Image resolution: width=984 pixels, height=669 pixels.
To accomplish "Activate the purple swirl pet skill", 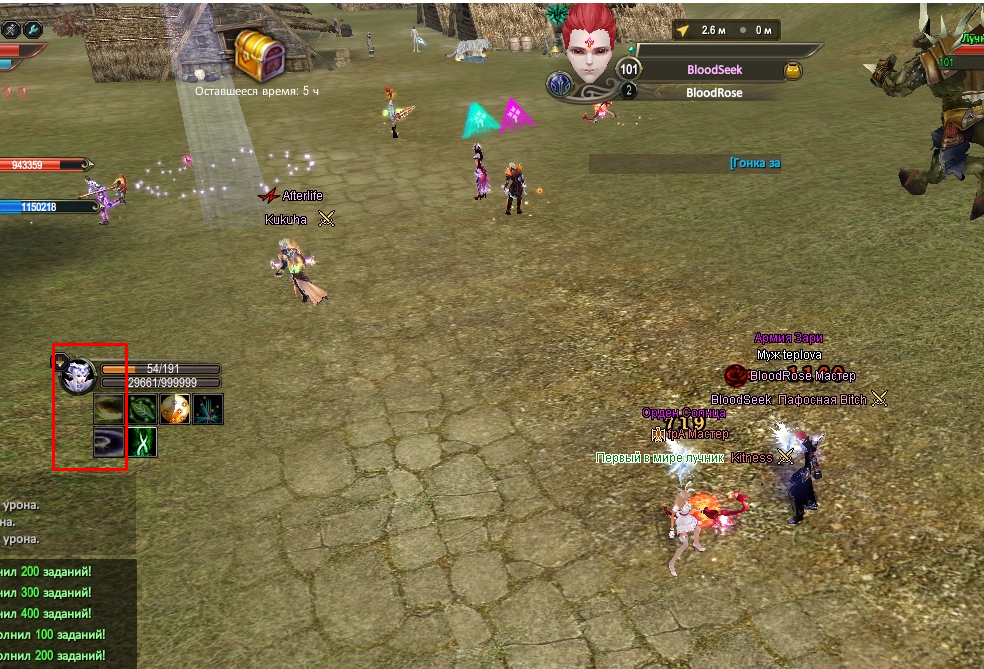I will pos(109,441).
